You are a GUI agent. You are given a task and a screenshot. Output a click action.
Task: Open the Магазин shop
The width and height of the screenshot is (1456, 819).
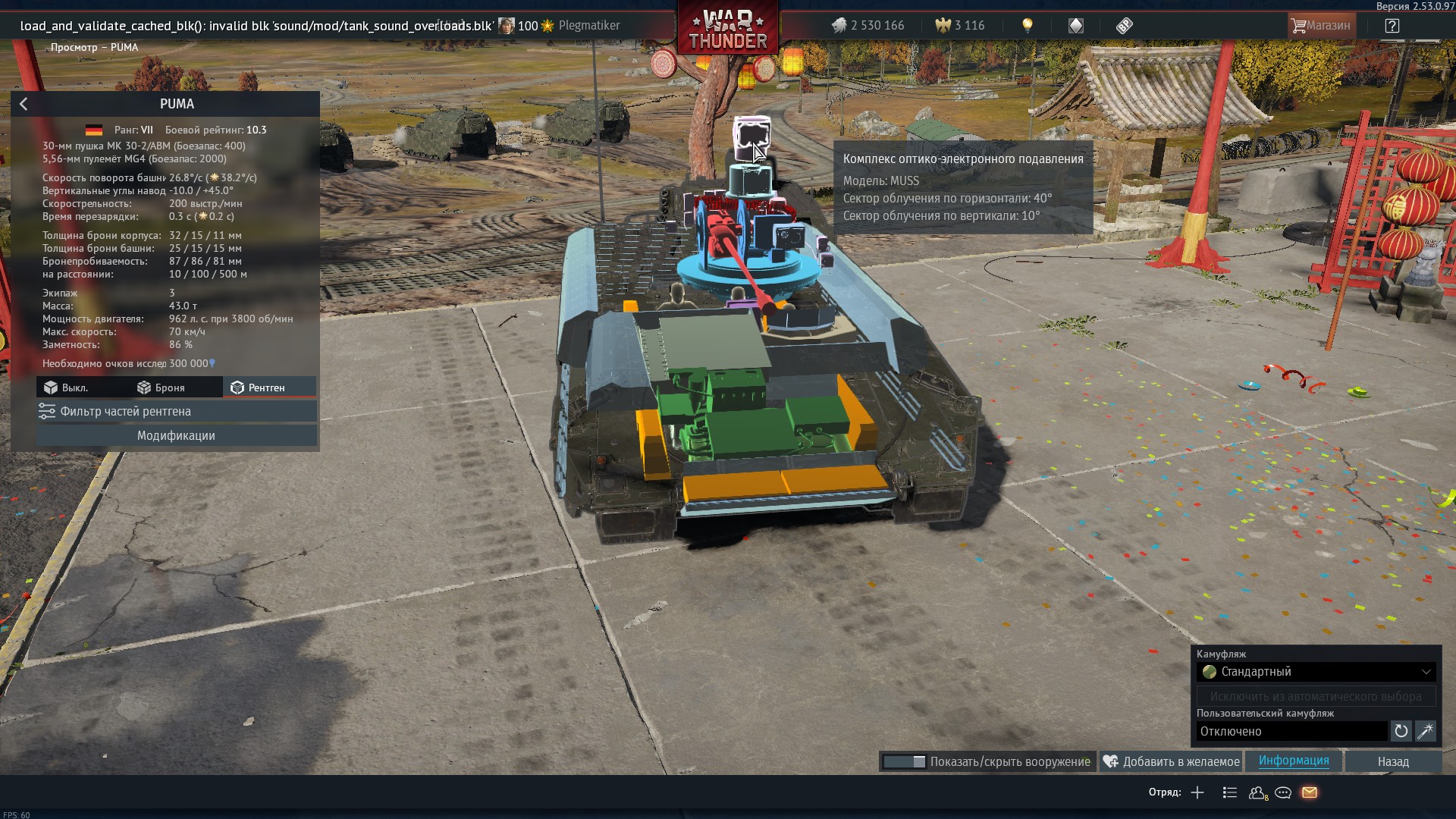coord(1320,26)
